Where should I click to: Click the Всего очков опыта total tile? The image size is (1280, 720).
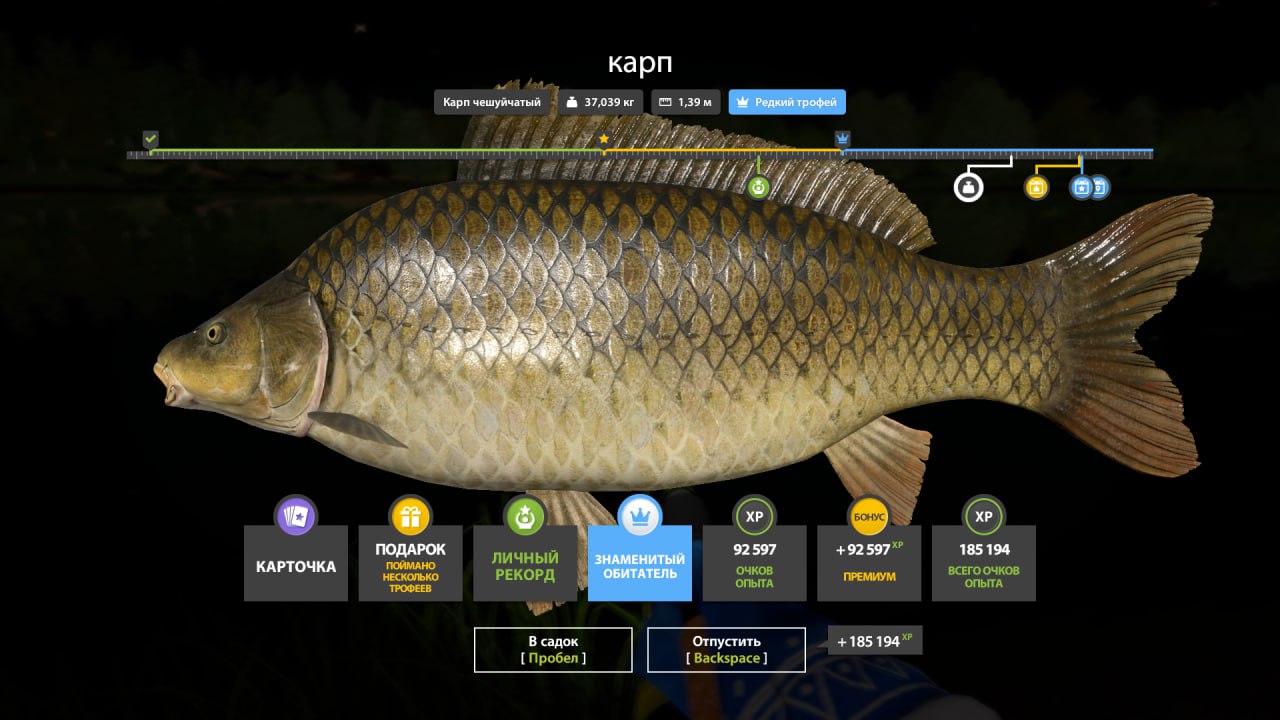pyautogui.click(x=983, y=563)
